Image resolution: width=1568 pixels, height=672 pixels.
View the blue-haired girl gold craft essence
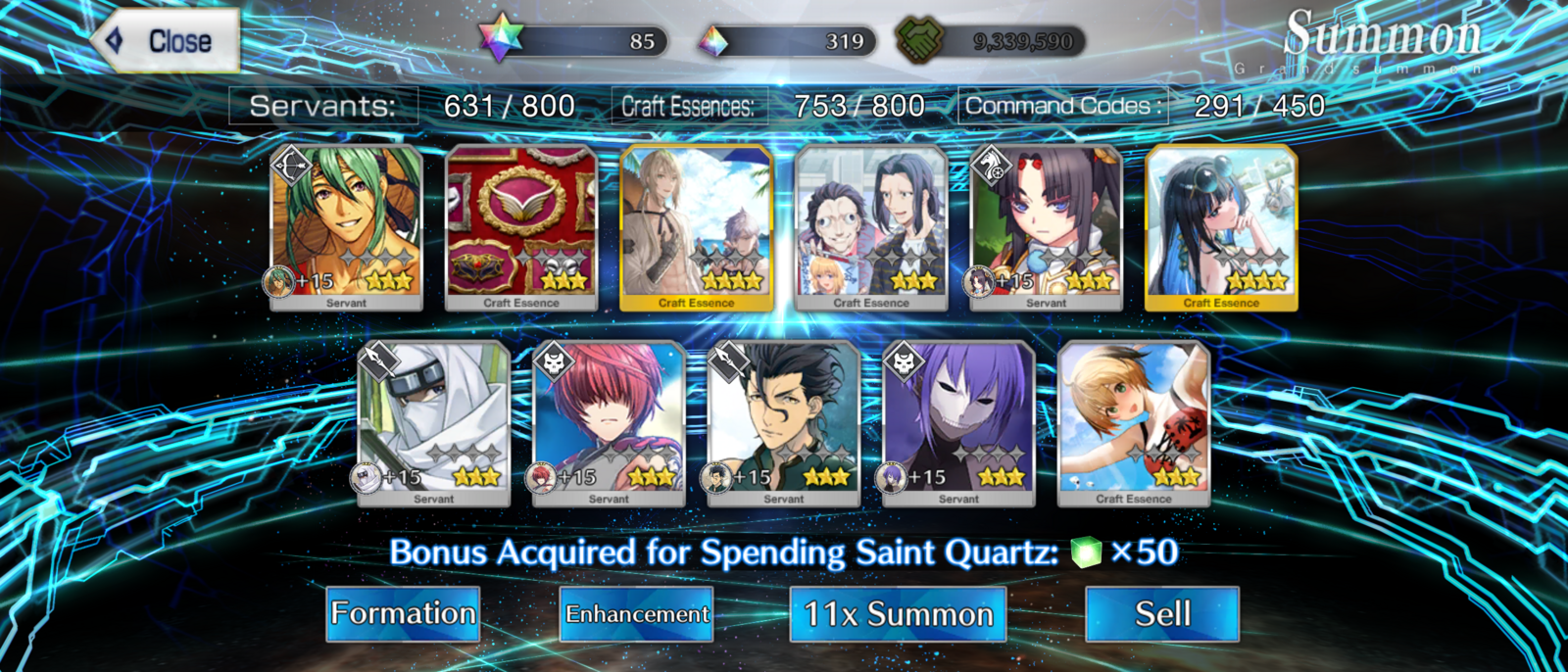pyautogui.click(x=1221, y=227)
